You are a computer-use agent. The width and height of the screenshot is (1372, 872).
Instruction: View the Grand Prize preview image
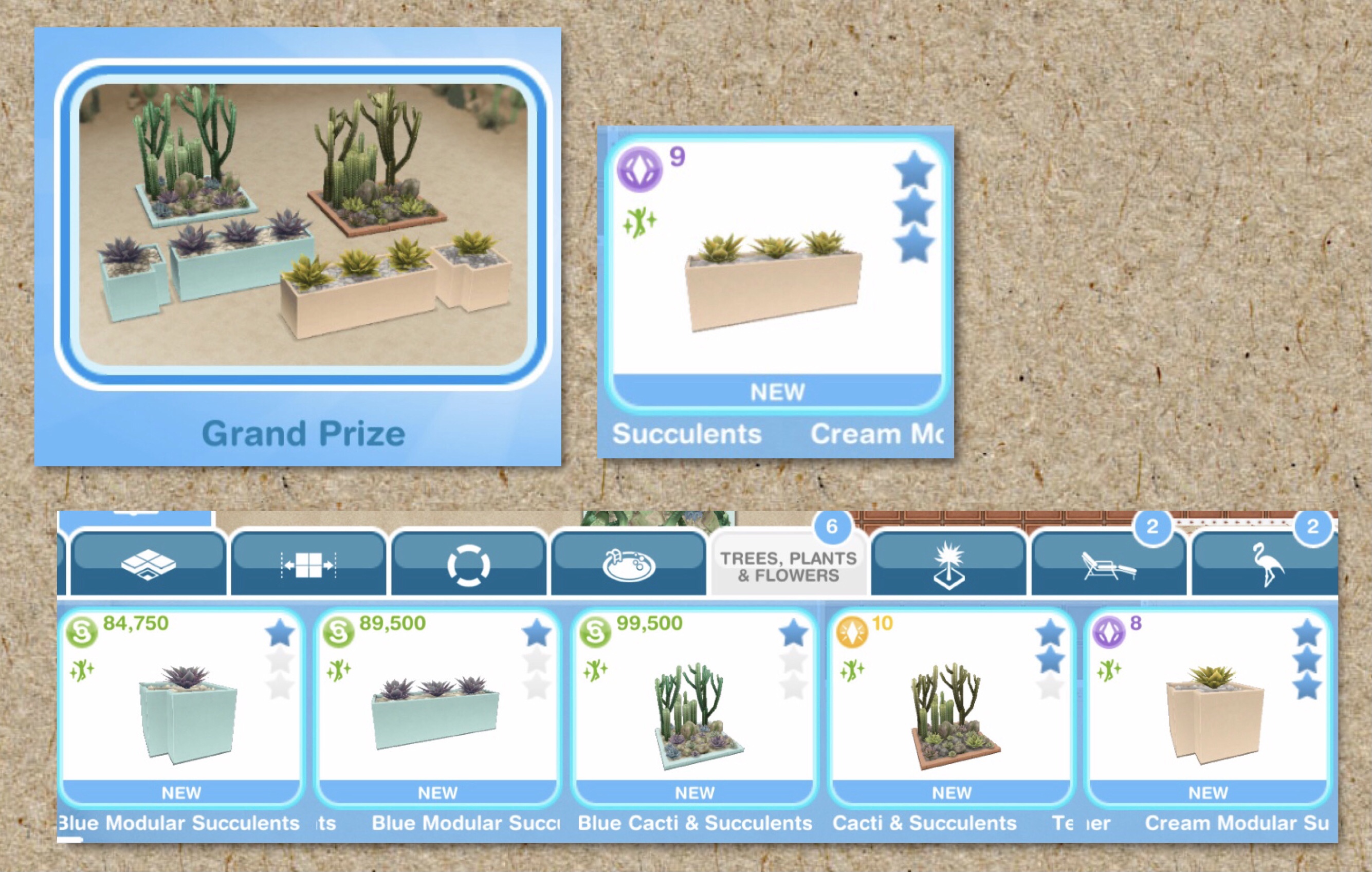(303, 225)
